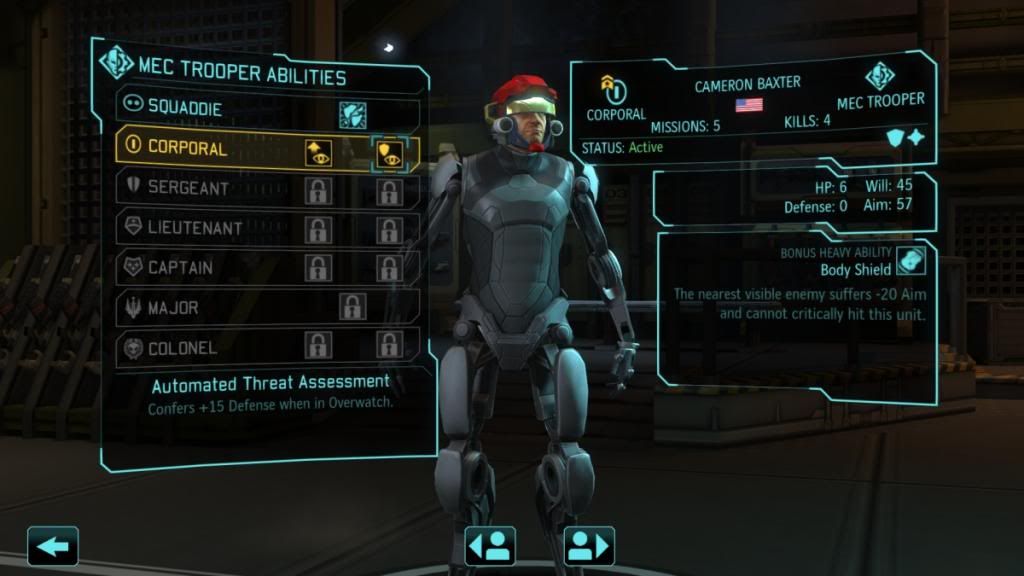Go back using the arrow button

pyautogui.click(x=52, y=546)
